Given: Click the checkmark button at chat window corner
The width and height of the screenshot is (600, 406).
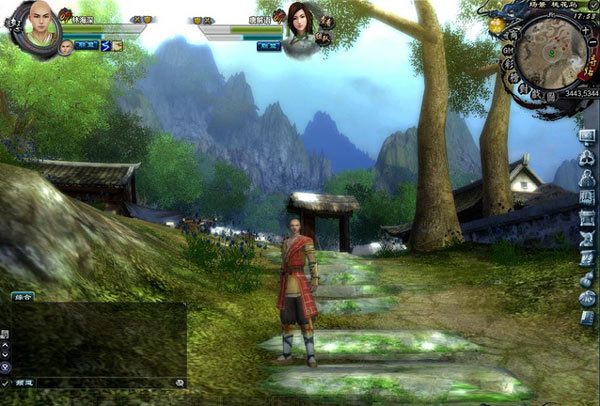Looking at the screenshot, I should 6,382.
